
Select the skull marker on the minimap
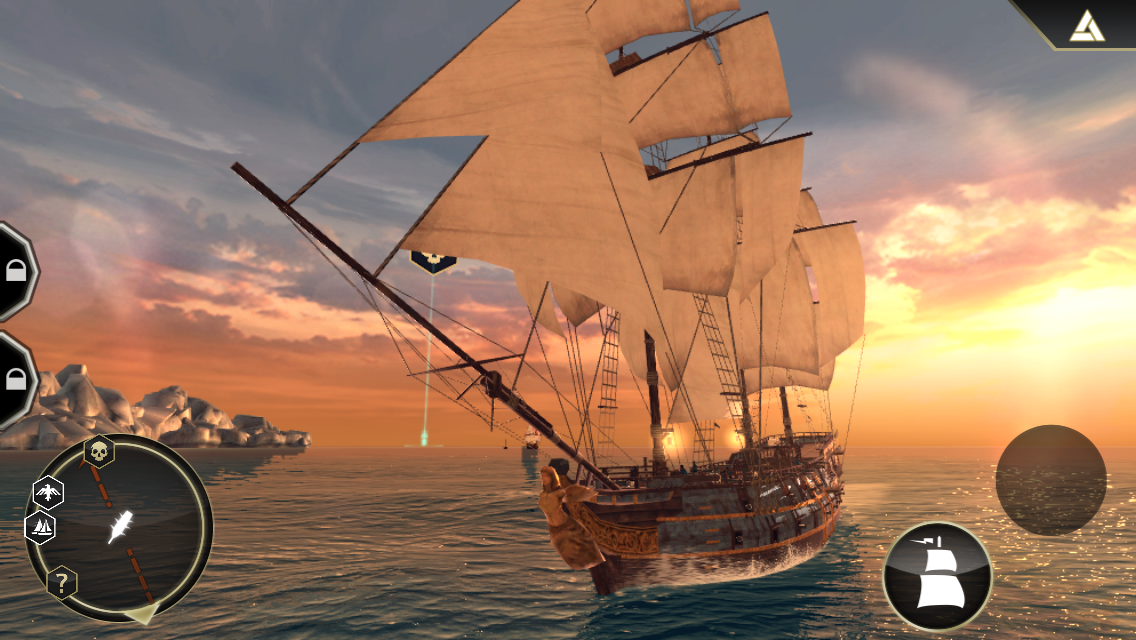(99, 452)
